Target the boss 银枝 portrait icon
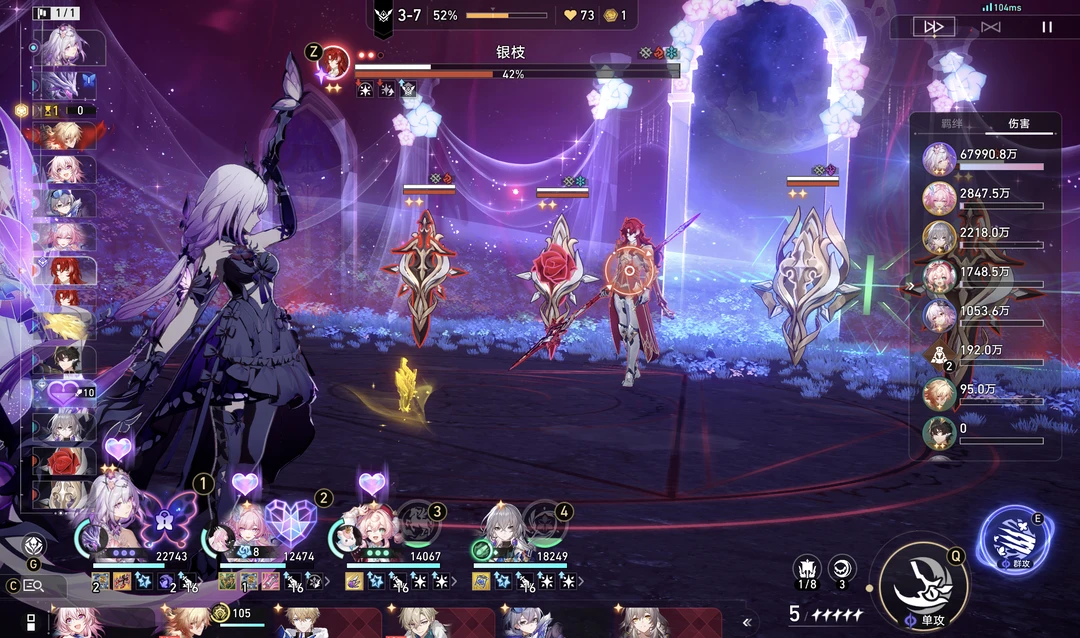This screenshot has width=1080, height=638. tap(334, 62)
